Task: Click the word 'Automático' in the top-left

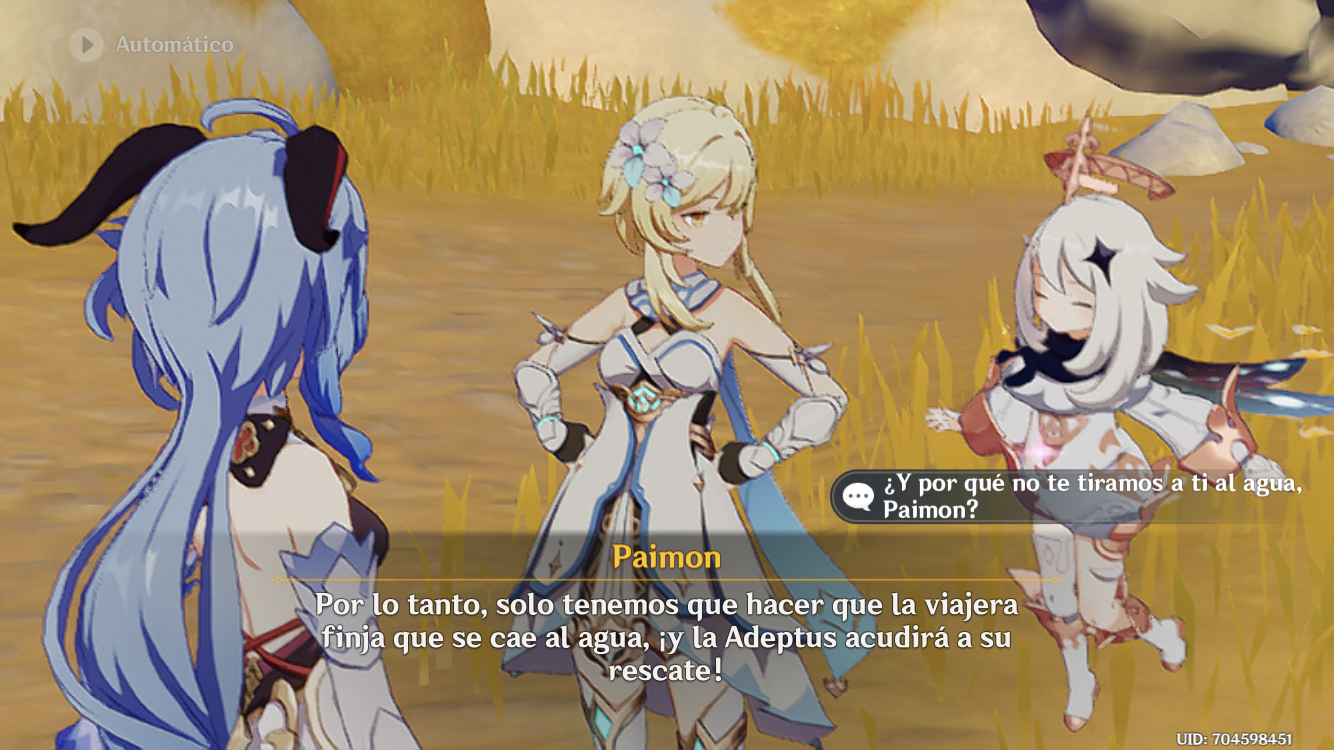Action: coord(173,44)
